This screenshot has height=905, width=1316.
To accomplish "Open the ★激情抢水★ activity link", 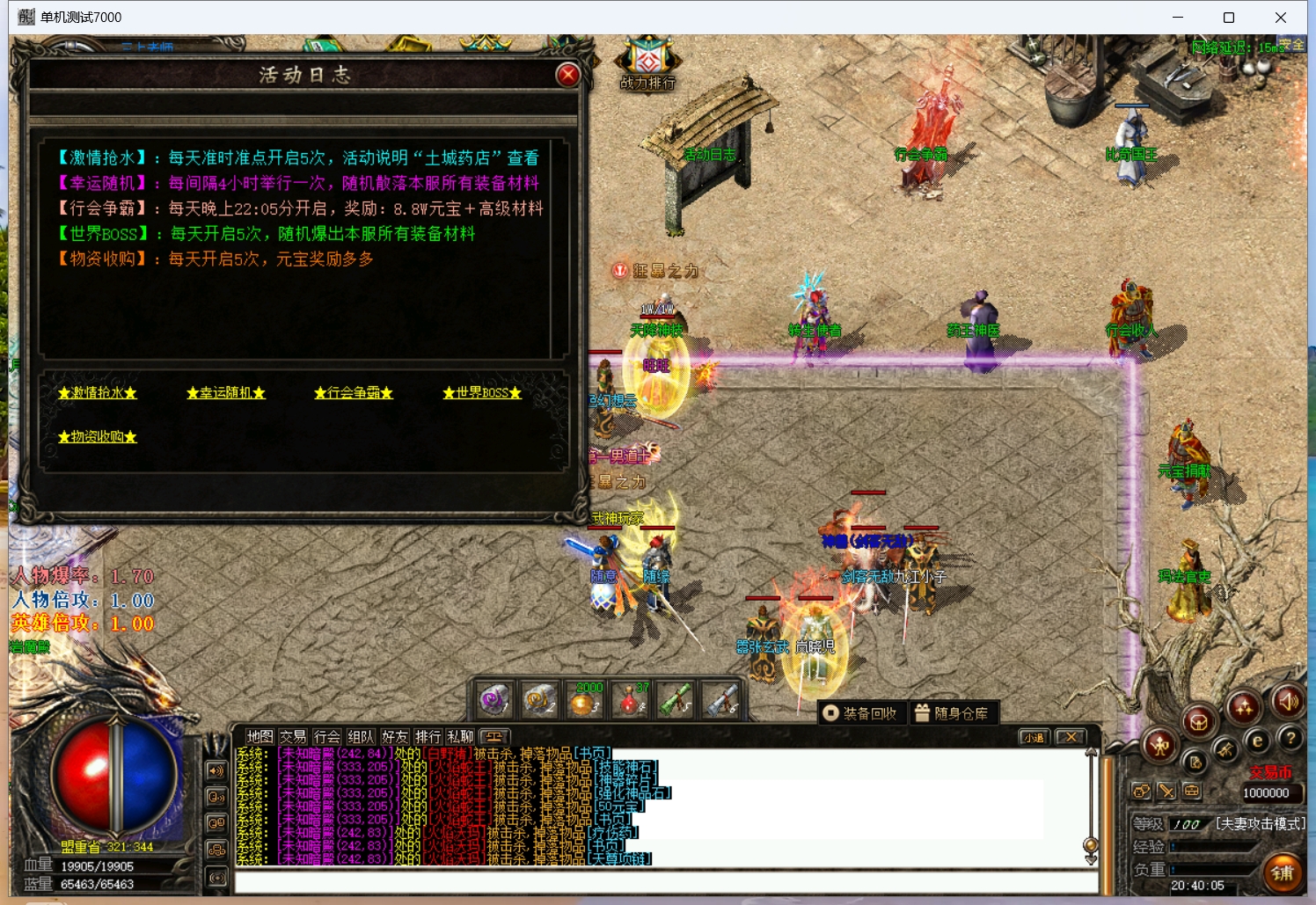I will pyautogui.click(x=98, y=393).
